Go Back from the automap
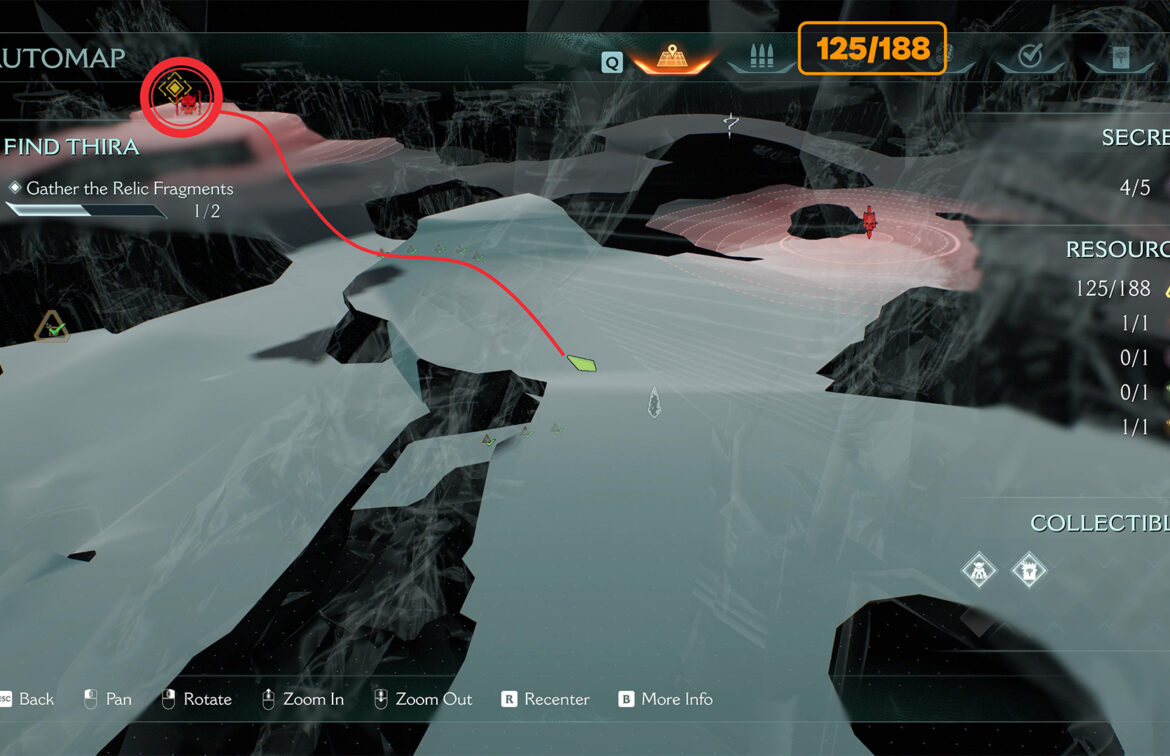Image resolution: width=1170 pixels, height=756 pixels. pos(28,699)
